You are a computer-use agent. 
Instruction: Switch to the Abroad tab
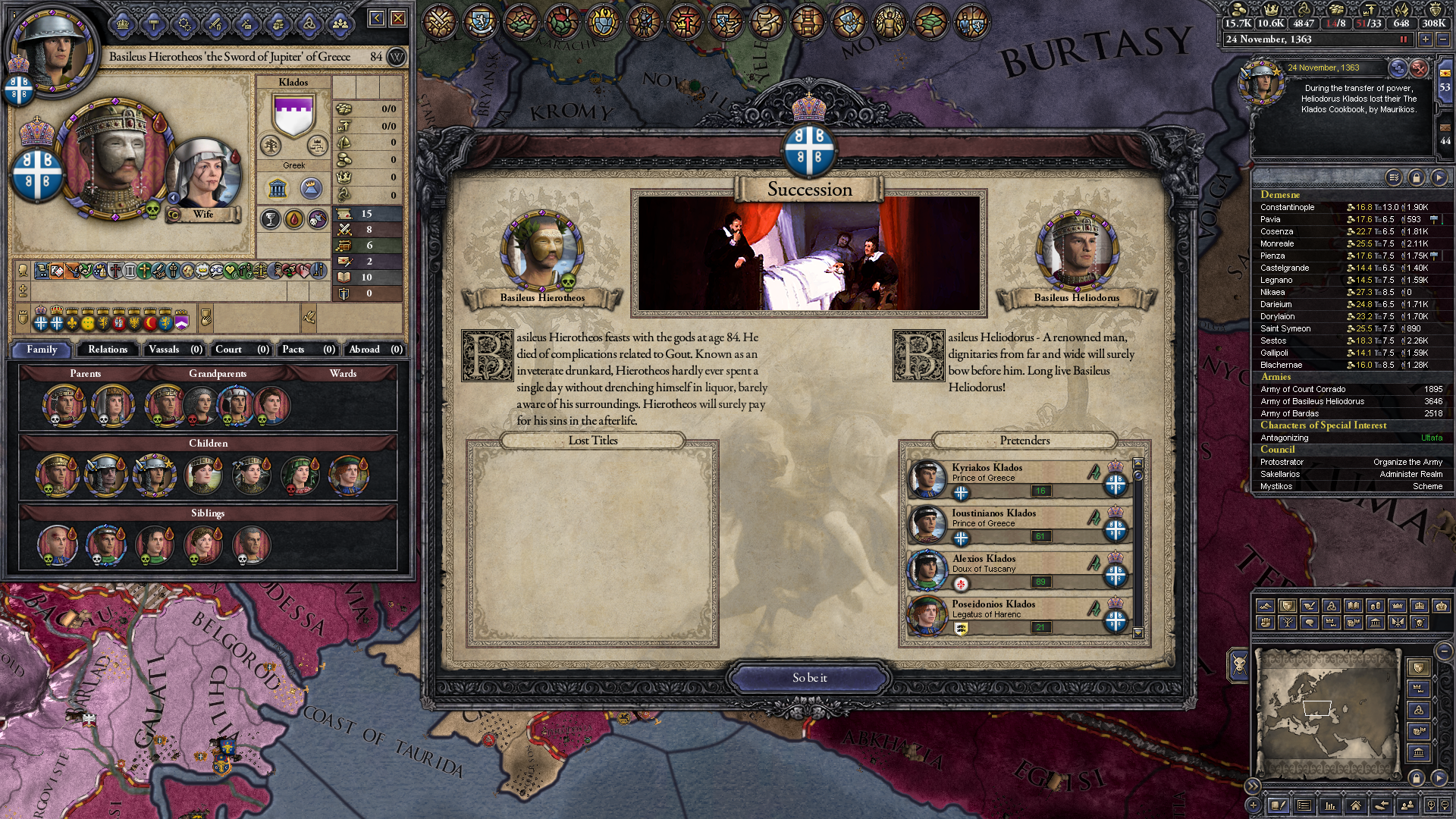click(375, 350)
